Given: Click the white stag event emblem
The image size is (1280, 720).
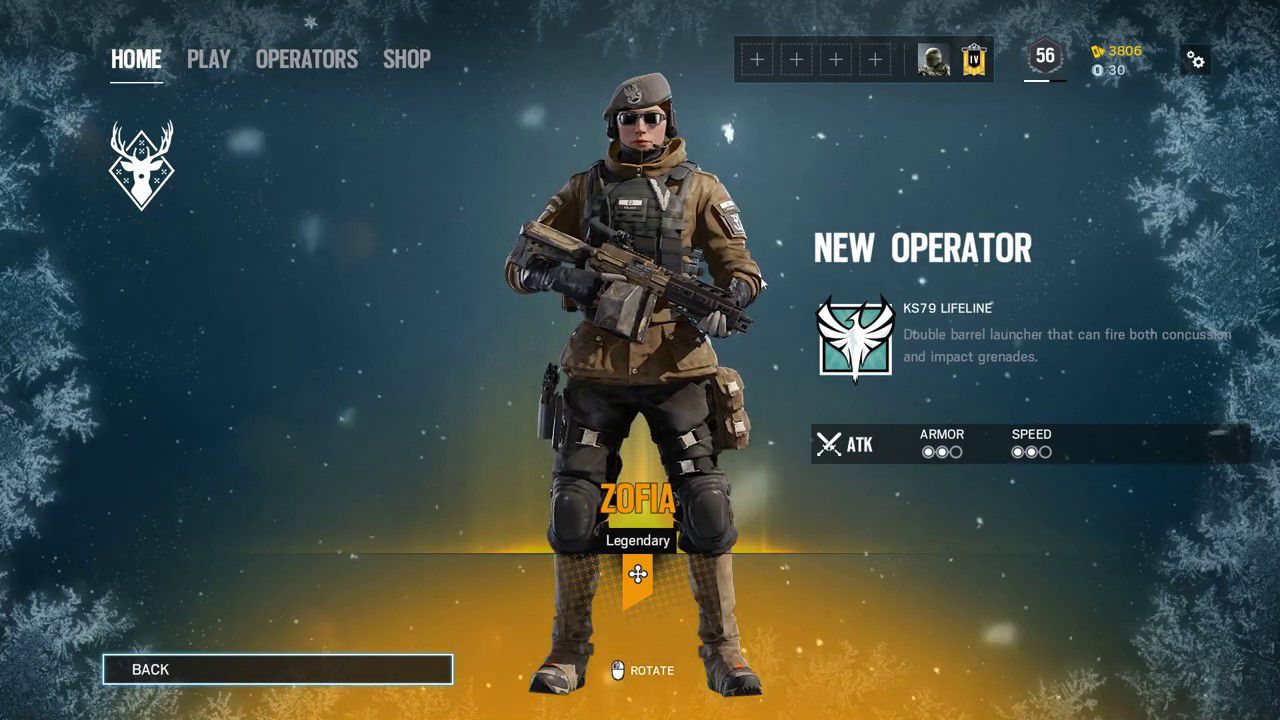Looking at the screenshot, I should (x=141, y=166).
